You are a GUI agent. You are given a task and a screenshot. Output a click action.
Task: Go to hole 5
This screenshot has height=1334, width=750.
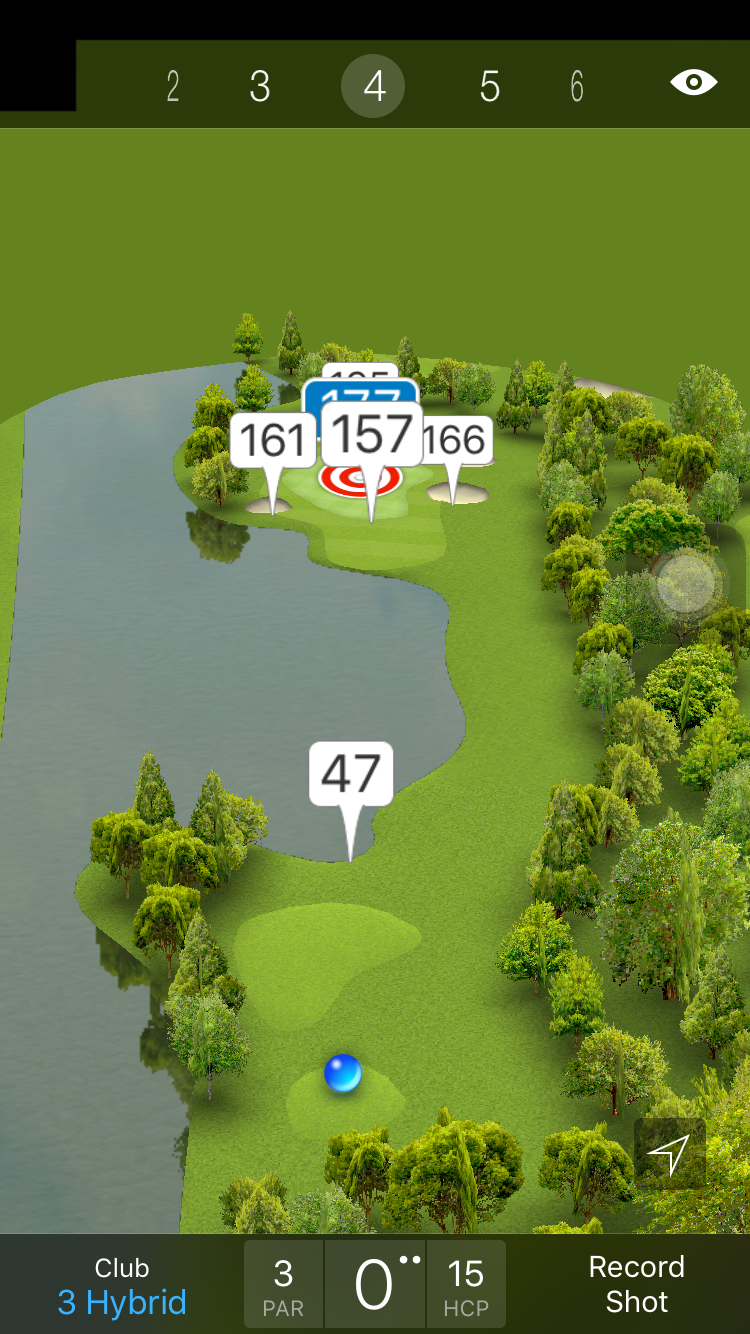click(489, 87)
